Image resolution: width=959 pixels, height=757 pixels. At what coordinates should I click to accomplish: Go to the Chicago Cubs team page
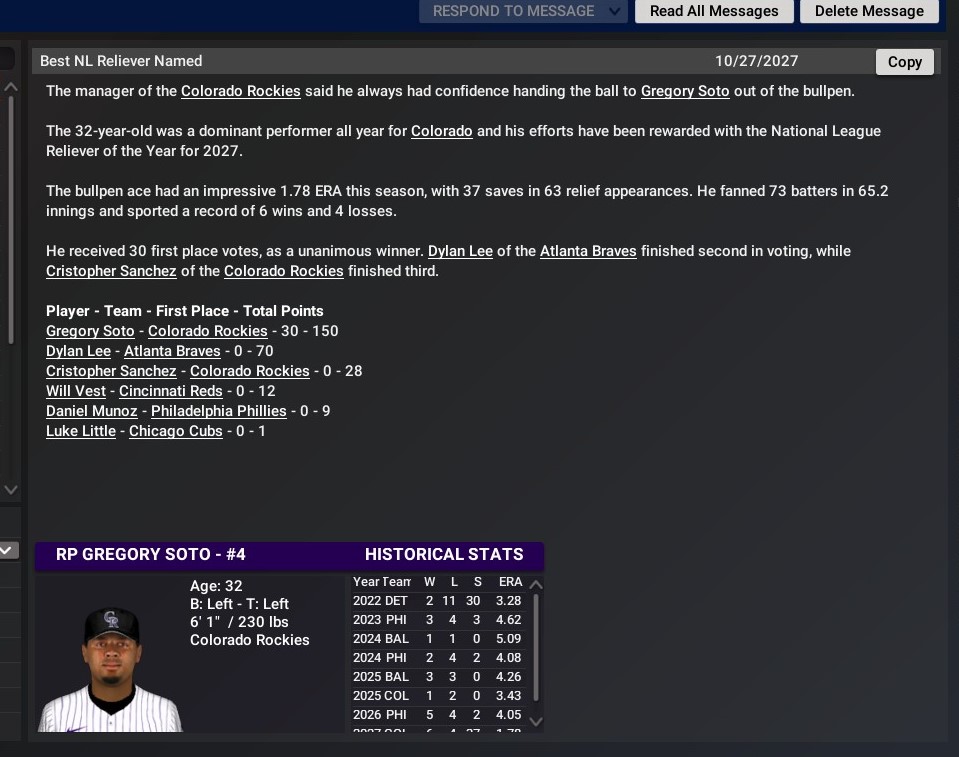click(x=176, y=431)
